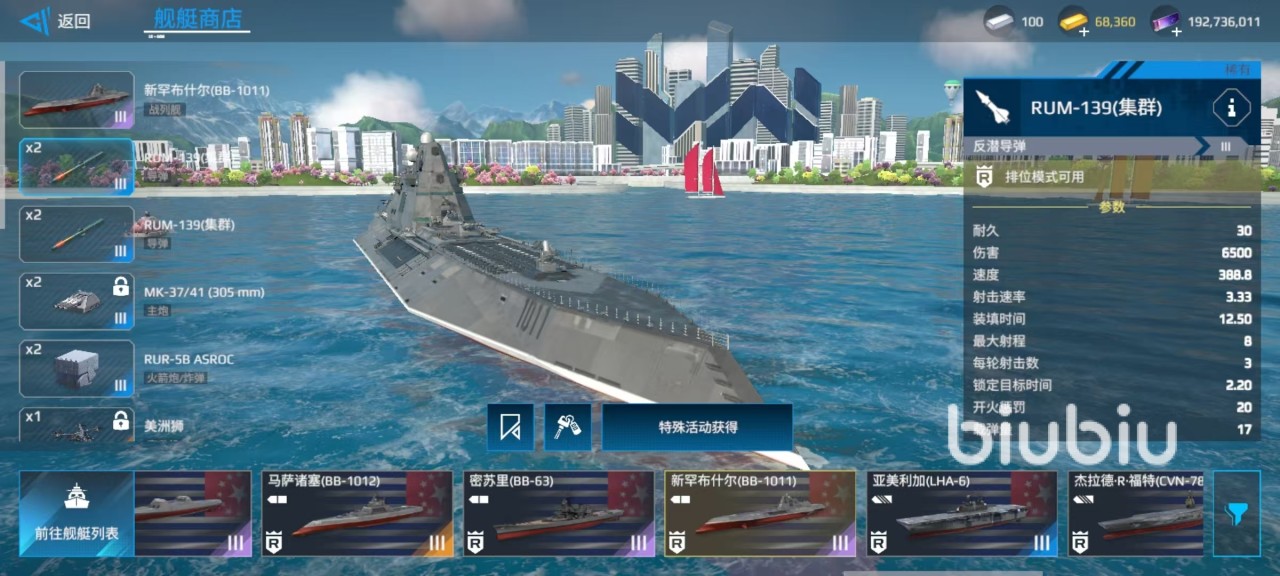Choose the 马萨诸塞(BB-1012) ship card
The height and width of the screenshot is (576, 1280).
[x=357, y=513]
